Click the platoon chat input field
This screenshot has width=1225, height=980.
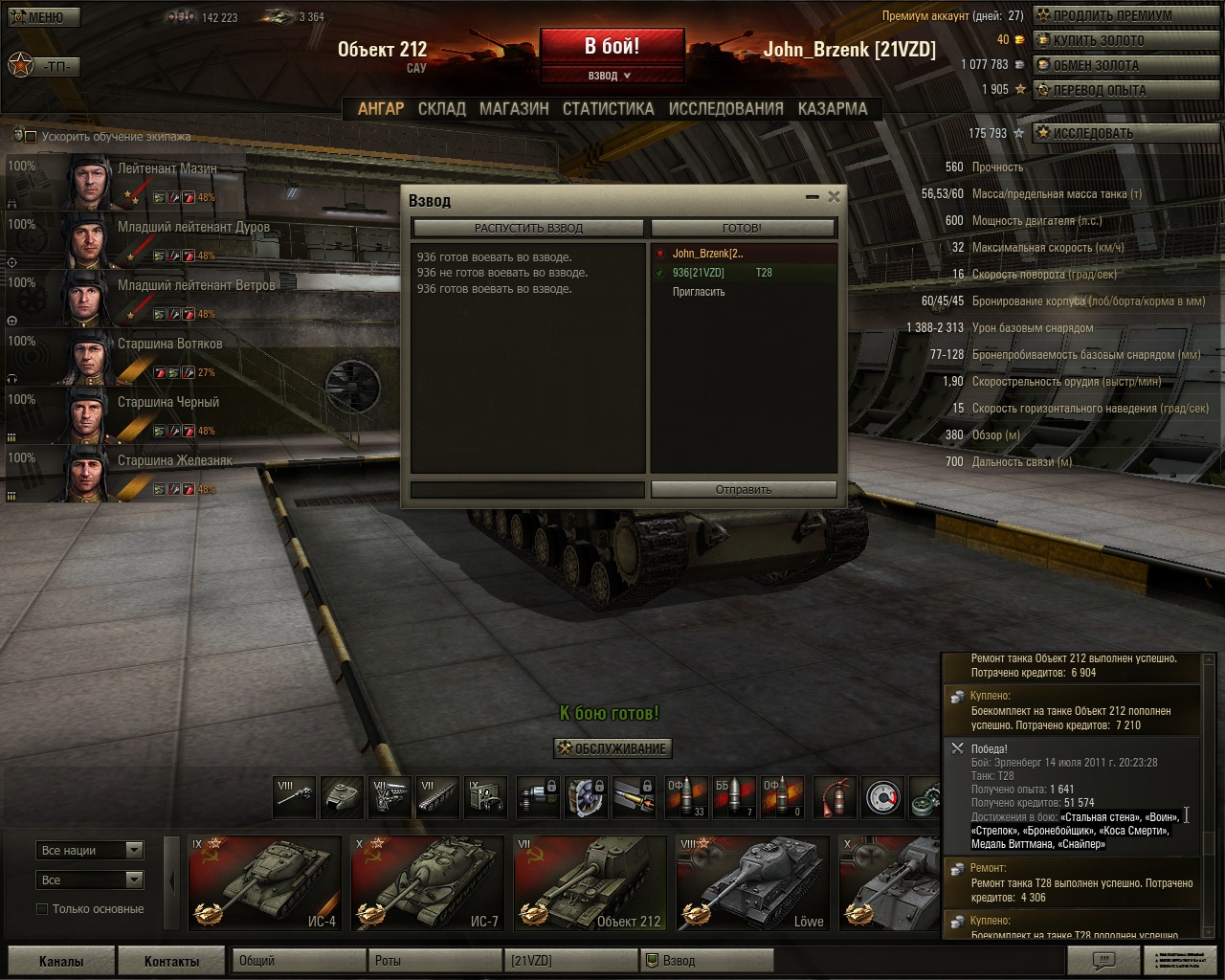coord(527,489)
